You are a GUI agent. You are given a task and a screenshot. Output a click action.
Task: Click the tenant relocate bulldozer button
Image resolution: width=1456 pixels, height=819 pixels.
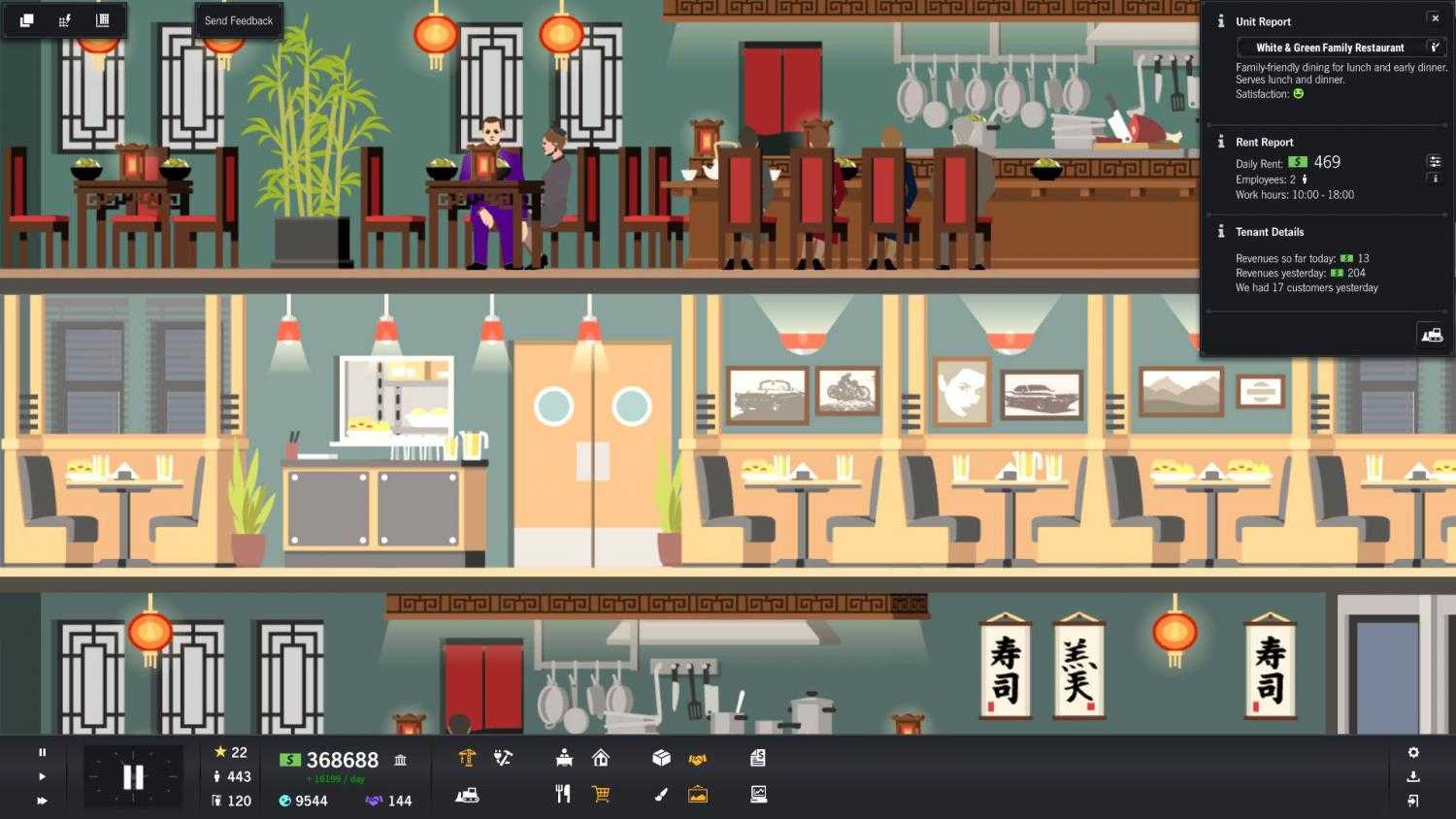click(1432, 334)
